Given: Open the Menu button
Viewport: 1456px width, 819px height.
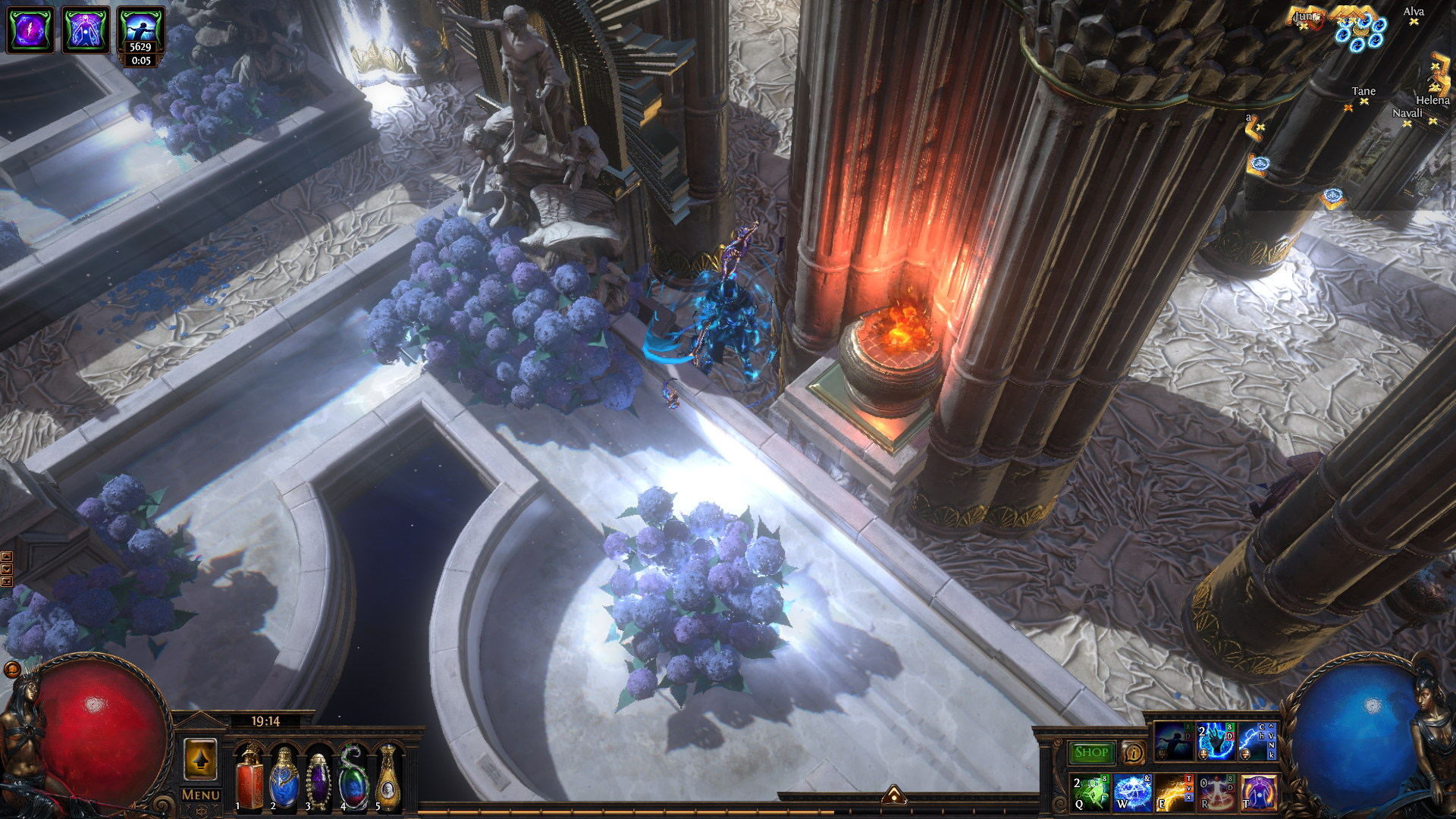Looking at the screenshot, I should (x=200, y=795).
